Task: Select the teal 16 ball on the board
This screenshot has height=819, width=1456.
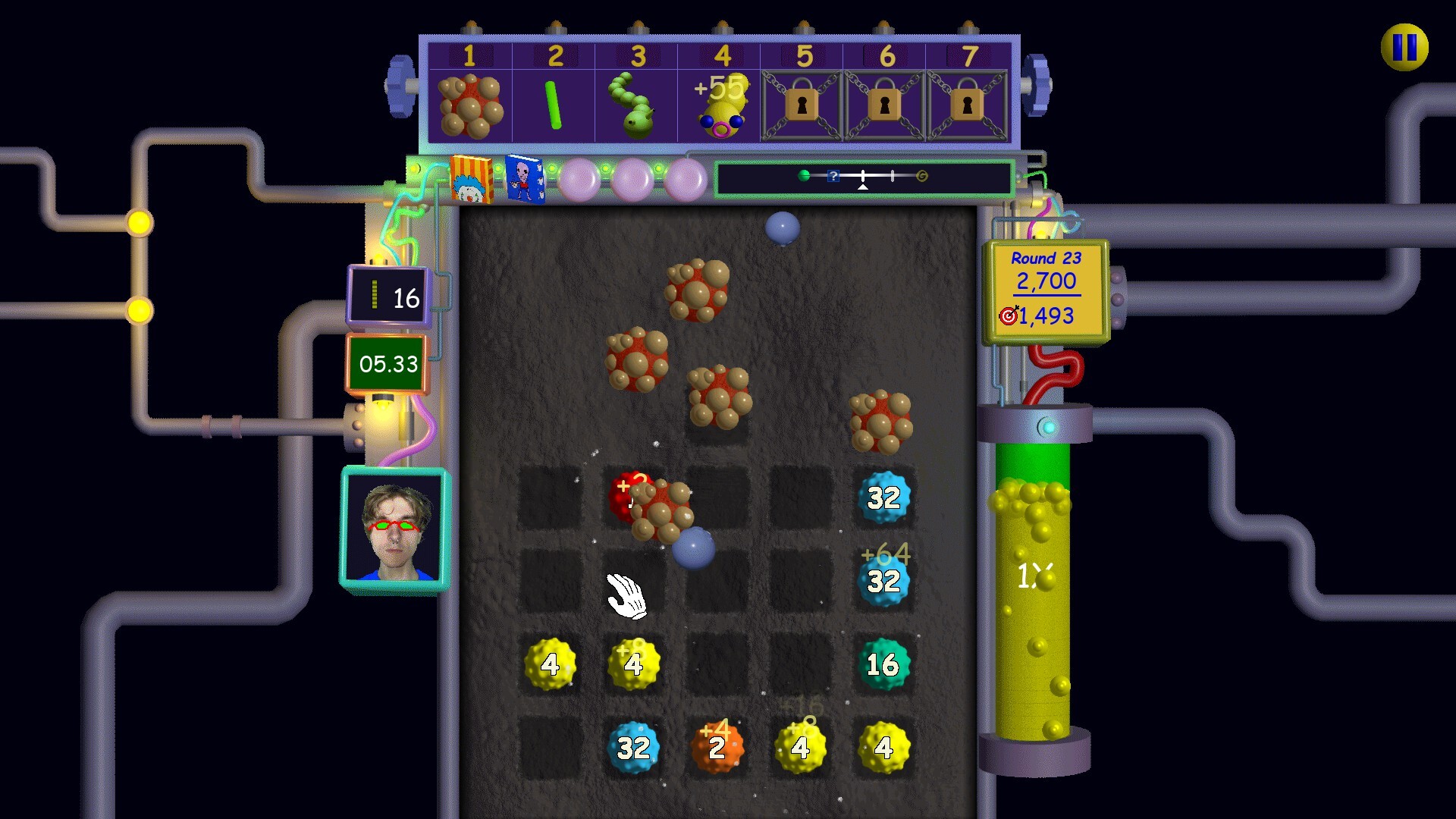Action: point(883,665)
